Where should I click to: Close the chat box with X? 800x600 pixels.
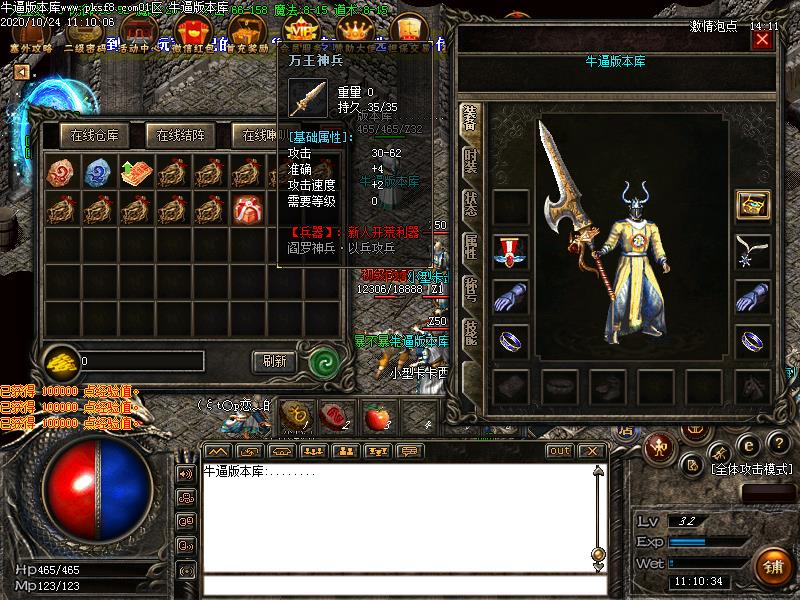pyautogui.click(x=592, y=451)
